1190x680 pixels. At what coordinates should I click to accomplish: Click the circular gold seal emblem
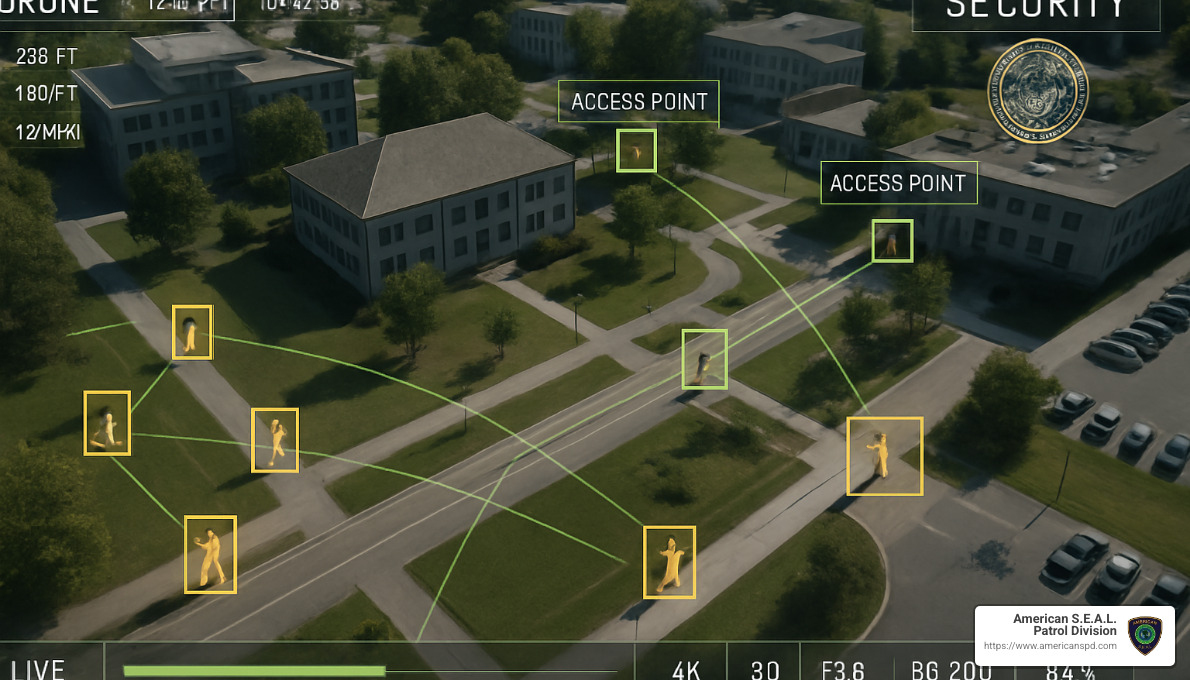pyautogui.click(x=1037, y=91)
